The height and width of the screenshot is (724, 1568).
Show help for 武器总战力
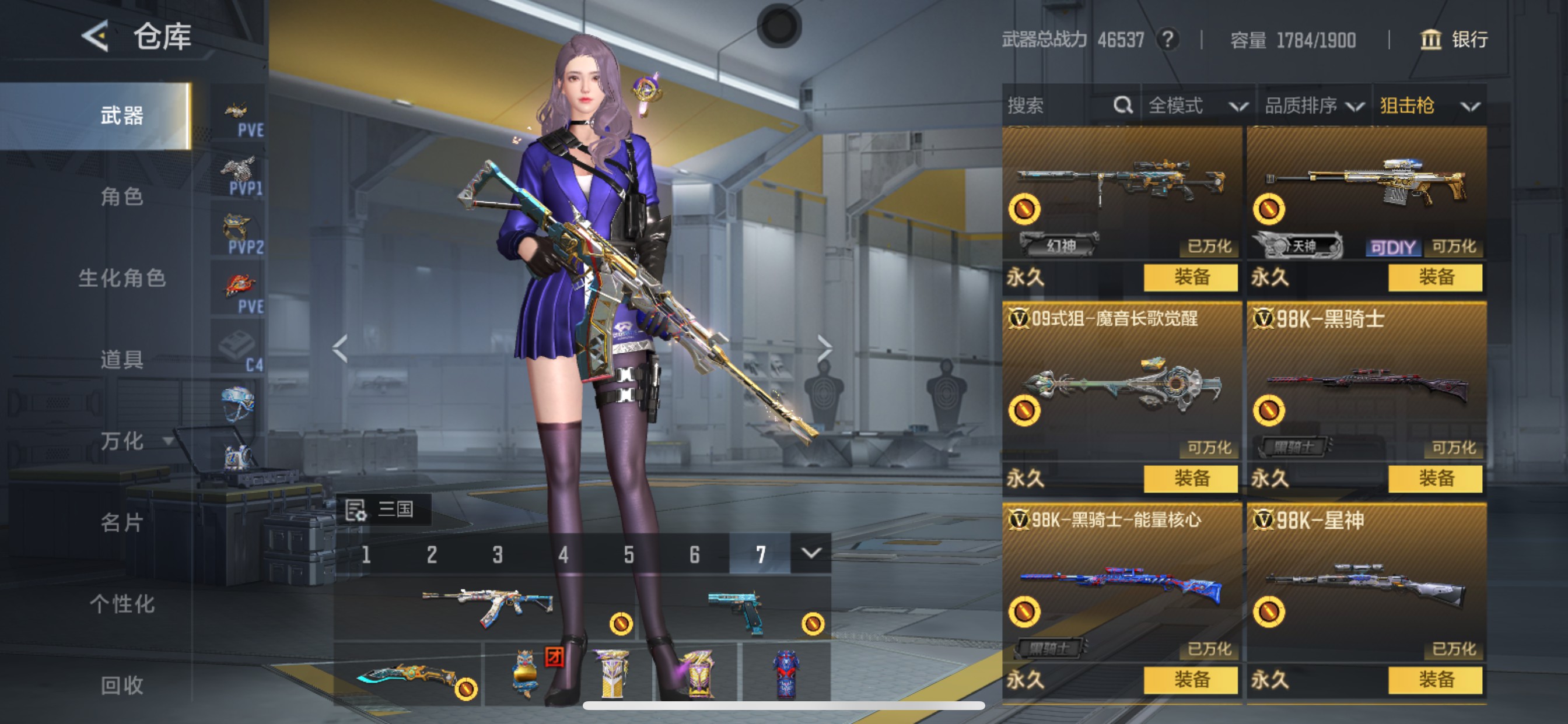pyautogui.click(x=1167, y=40)
